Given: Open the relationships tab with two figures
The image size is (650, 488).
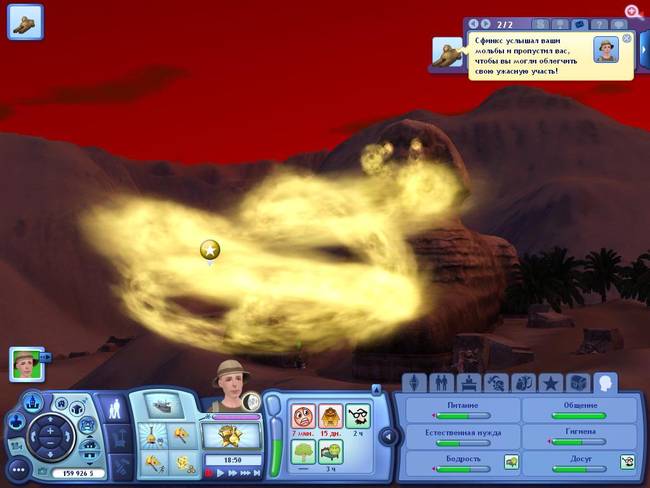Looking at the screenshot, I should click(442, 383).
